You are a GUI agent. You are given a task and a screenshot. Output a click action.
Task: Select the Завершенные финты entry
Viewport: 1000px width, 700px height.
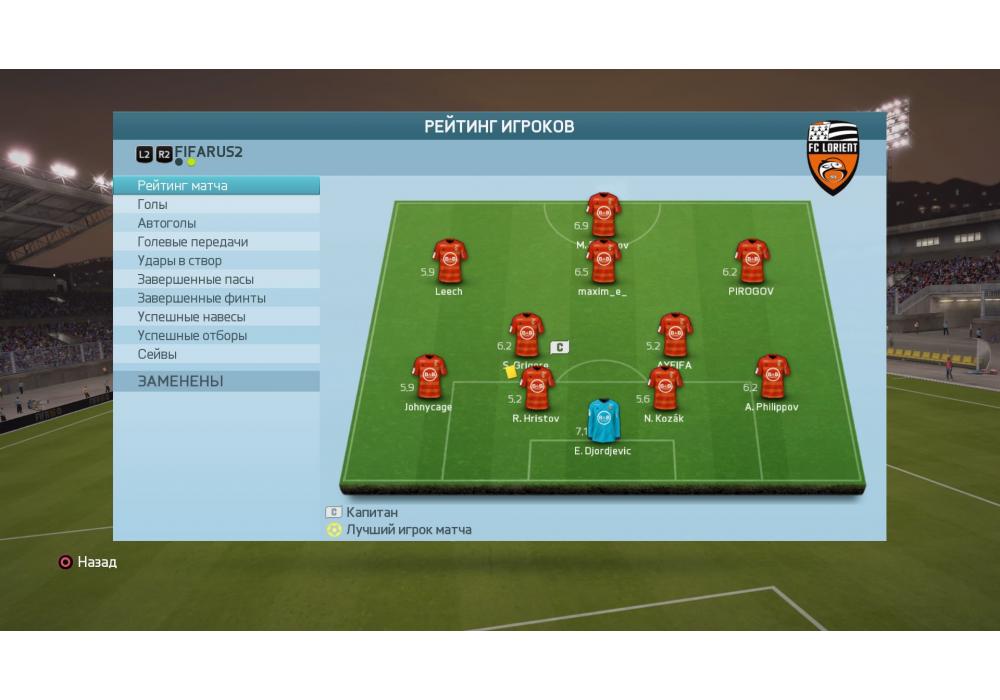click(x=217, y=298)
